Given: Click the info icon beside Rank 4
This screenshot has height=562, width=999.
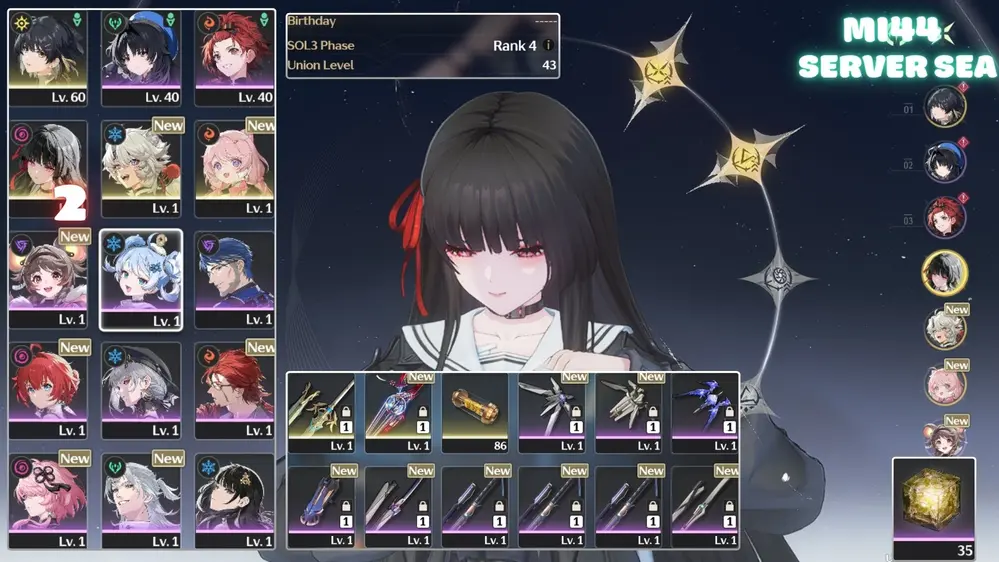Looking at the screenshot, I should pyautogui.click(x=548, y=46).
